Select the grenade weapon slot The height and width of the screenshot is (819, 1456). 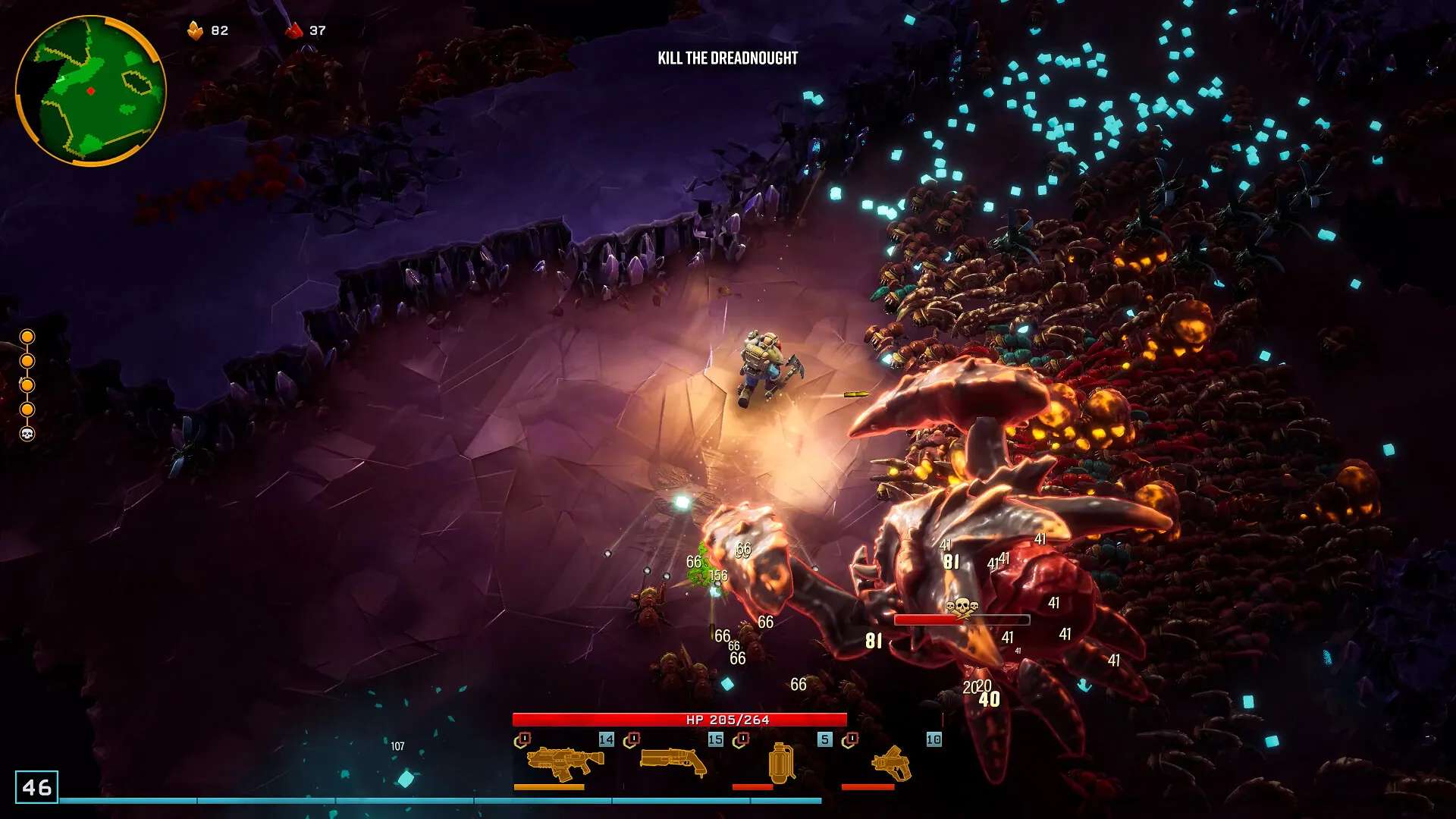(782, 762)
